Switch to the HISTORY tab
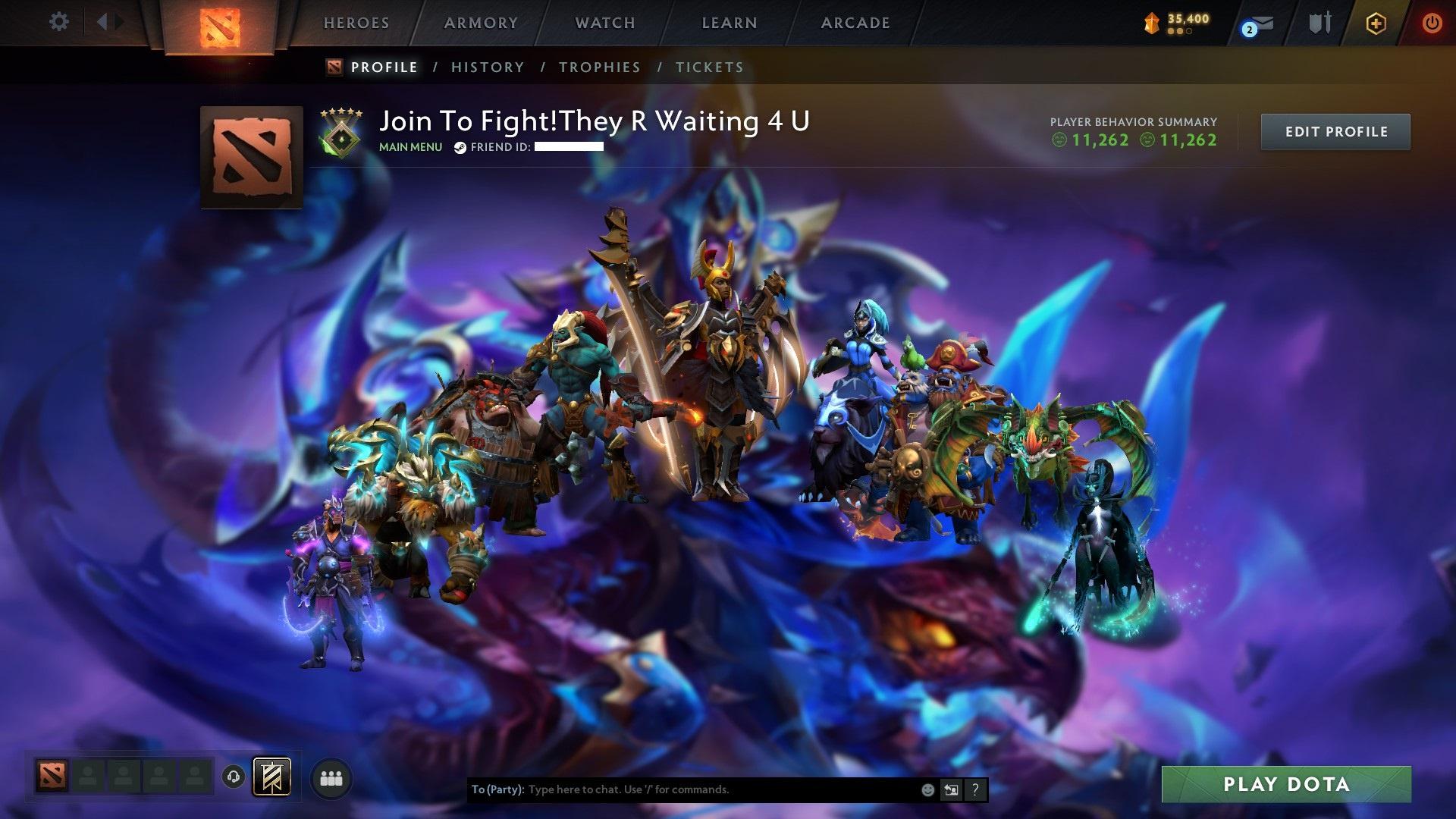Image resolution: width=1456 pixels, height=819 pixels. click(487, 67)
